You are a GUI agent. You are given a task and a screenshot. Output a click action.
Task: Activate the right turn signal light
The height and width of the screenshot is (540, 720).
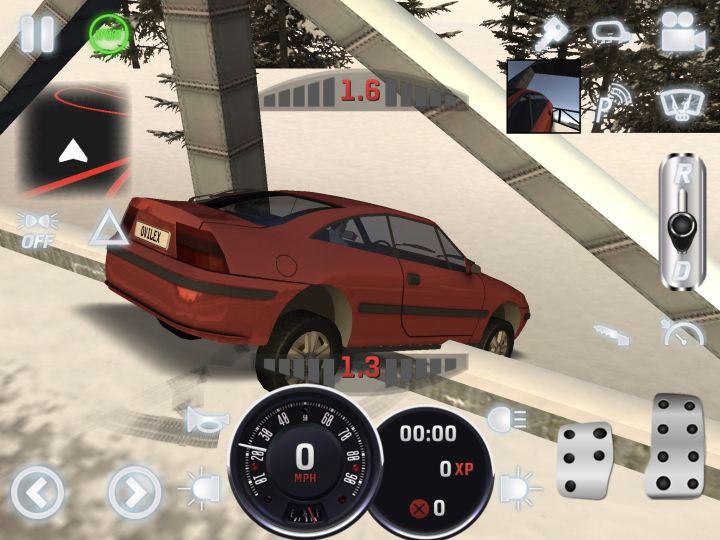pyautogui.click(x=519, y=490)
